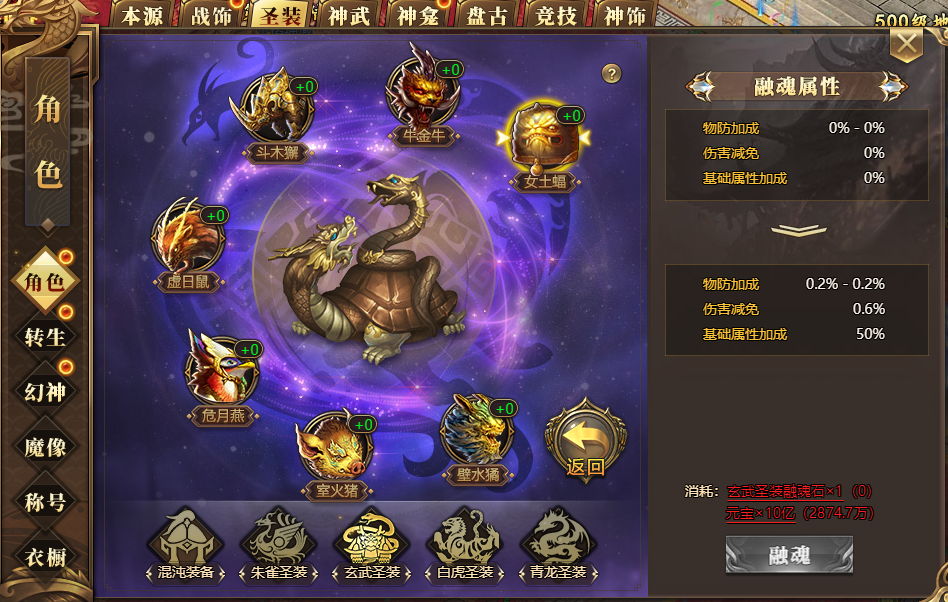Viewport: 948px width, 602px height.
Task: Click the 融魂 fuse soul button
Action: click(789, 556)
